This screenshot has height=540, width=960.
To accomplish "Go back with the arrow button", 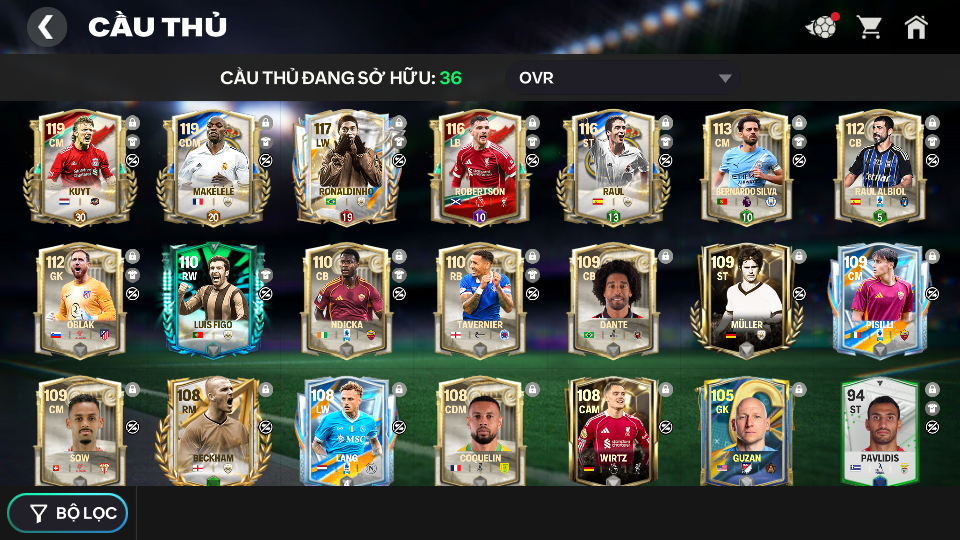I will (46, 27).
